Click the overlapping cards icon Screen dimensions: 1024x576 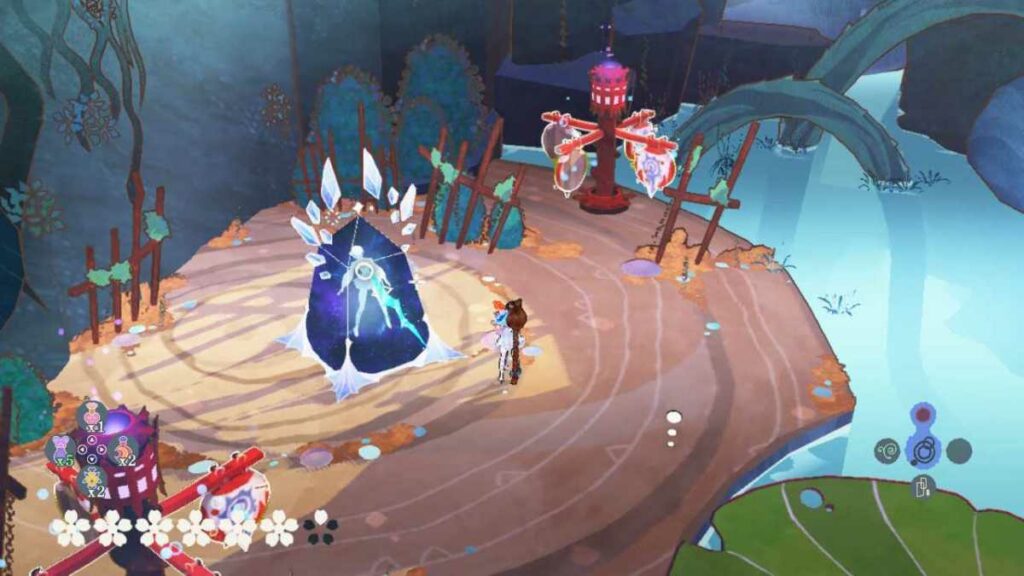923,487
